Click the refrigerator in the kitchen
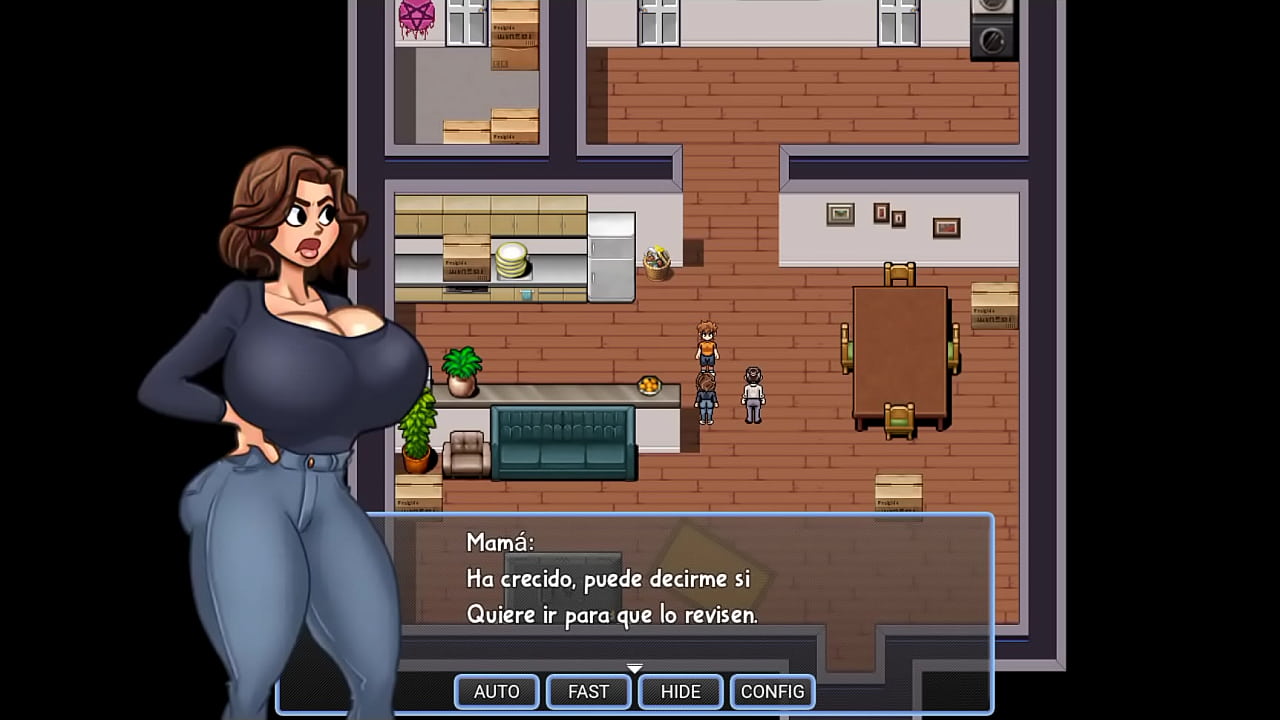1280x720 pixels. click(609, 255)
